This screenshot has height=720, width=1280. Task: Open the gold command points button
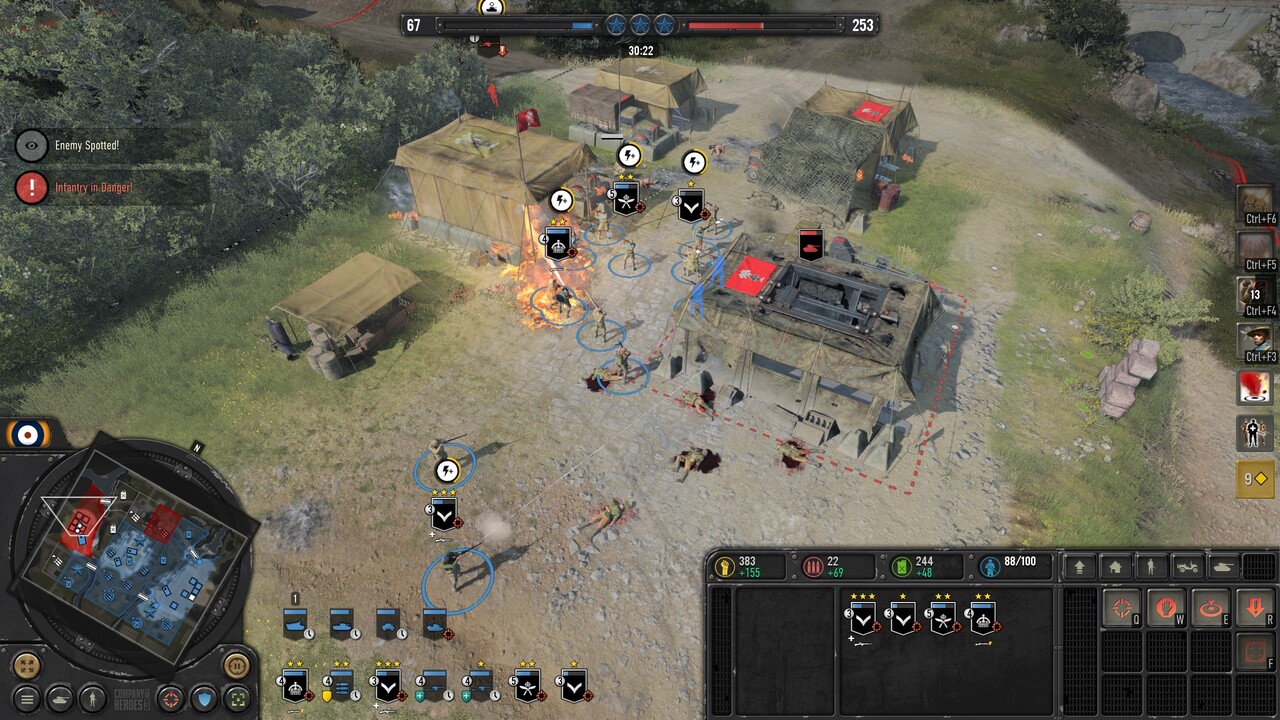(x=1254, y=479)
